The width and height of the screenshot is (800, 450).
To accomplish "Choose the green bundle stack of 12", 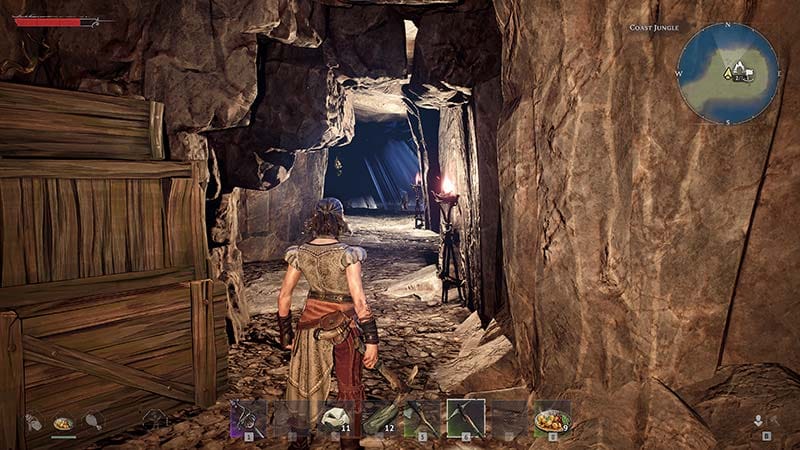I will point(379,417).
